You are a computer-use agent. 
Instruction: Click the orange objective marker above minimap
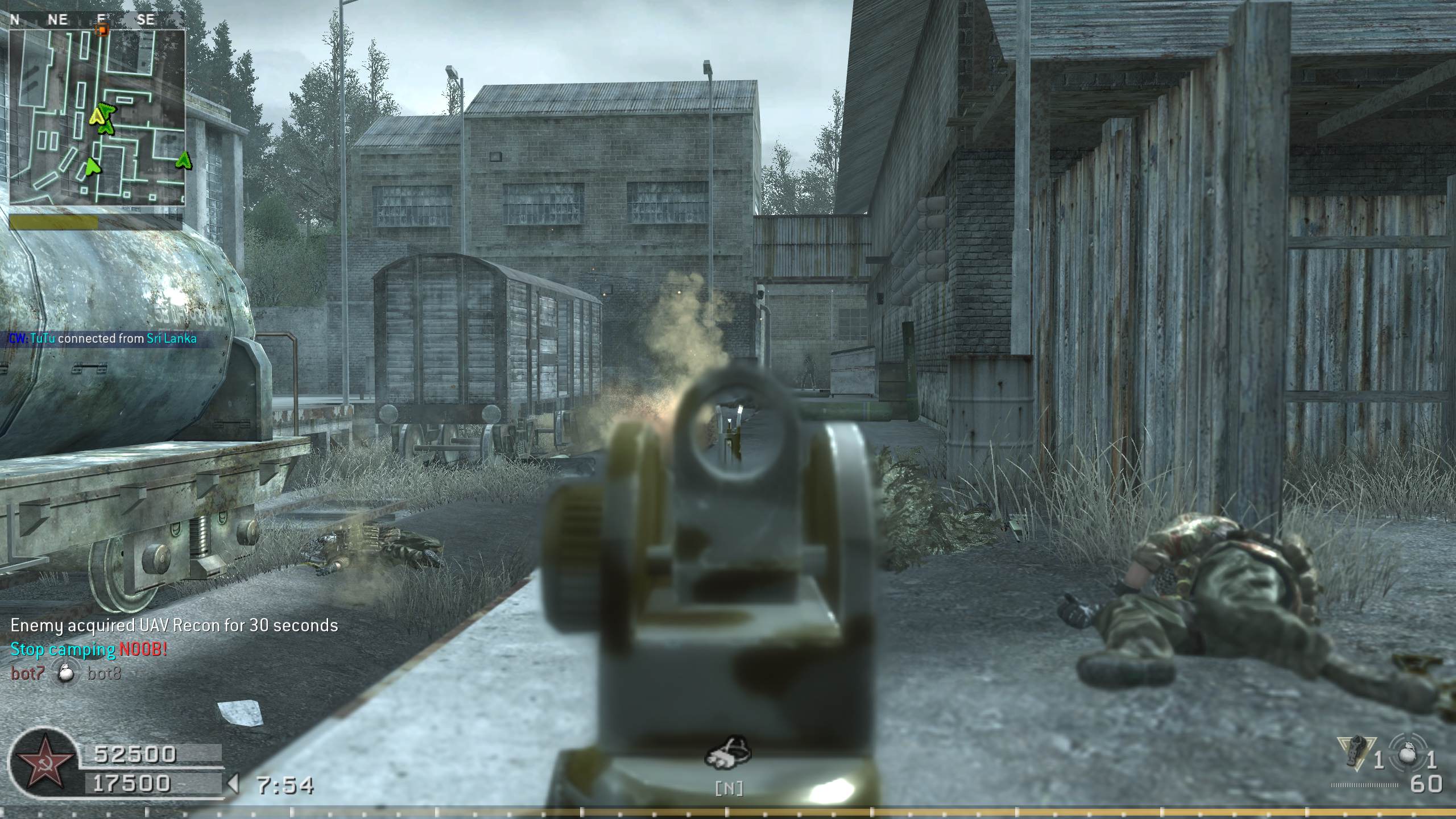(102, 28)
